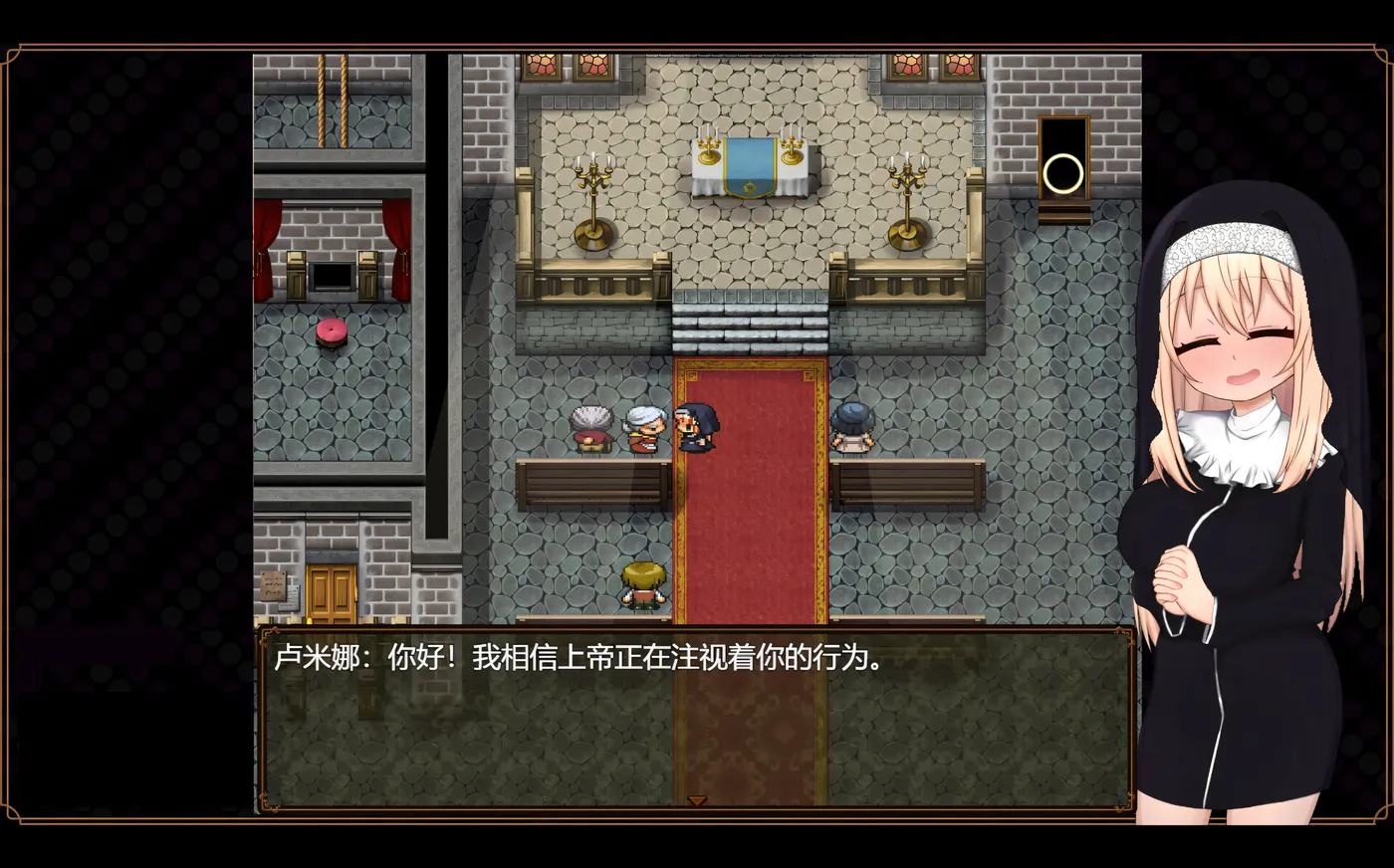
Task: Select the nun sprite standing on the carpet
Action: (697, 428)
